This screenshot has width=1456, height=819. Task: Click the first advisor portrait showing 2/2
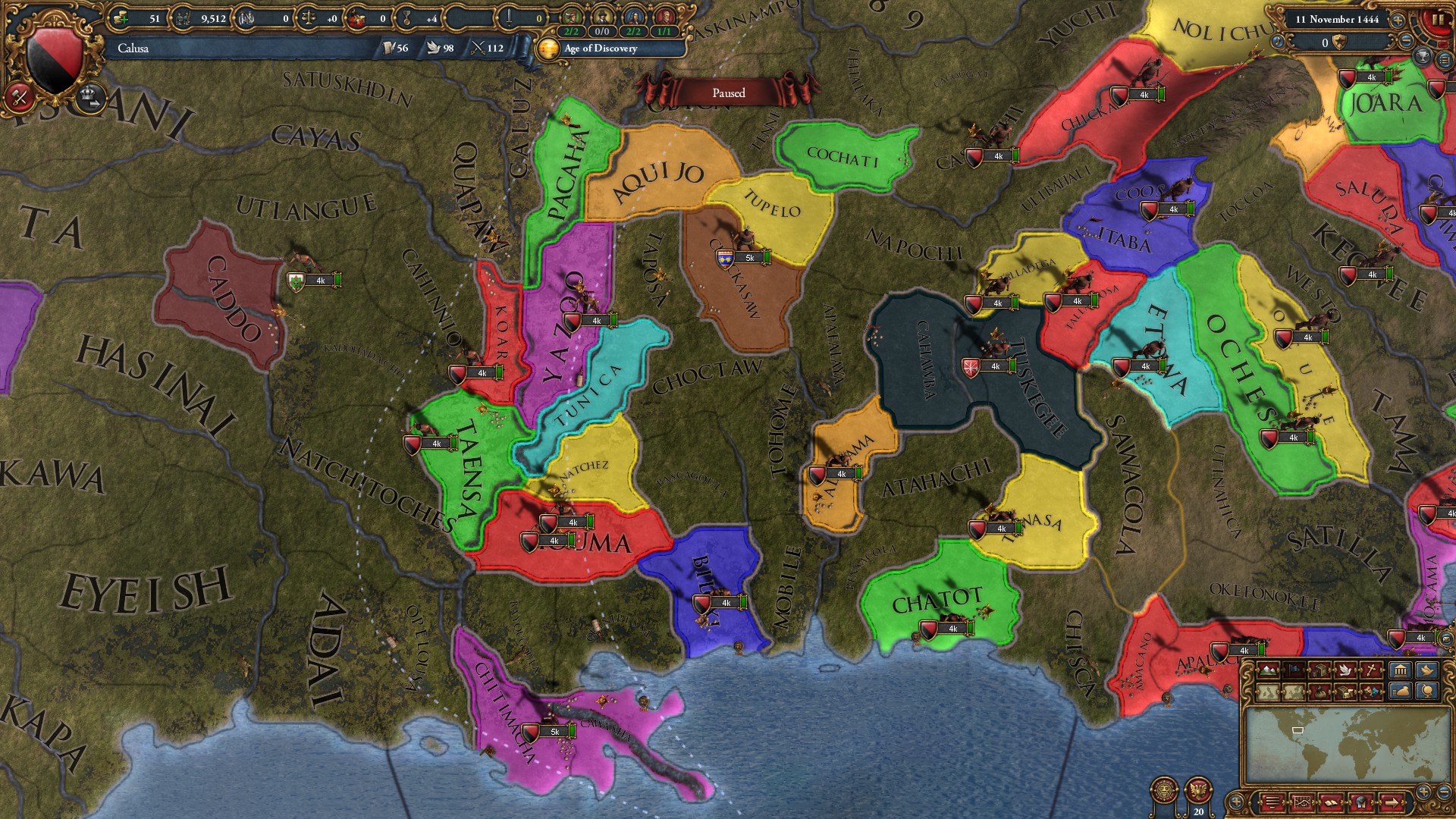(x=570, y=17)
